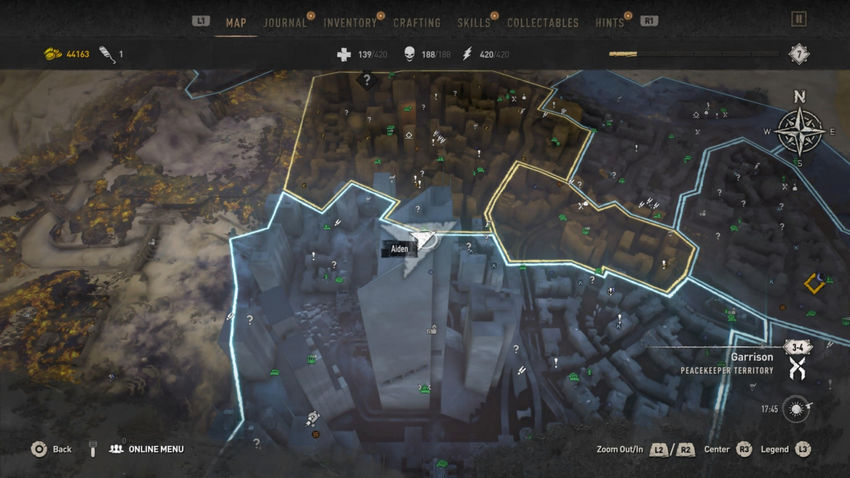Click the compass rose on the map
850x478 pixels.
(799, 131)
